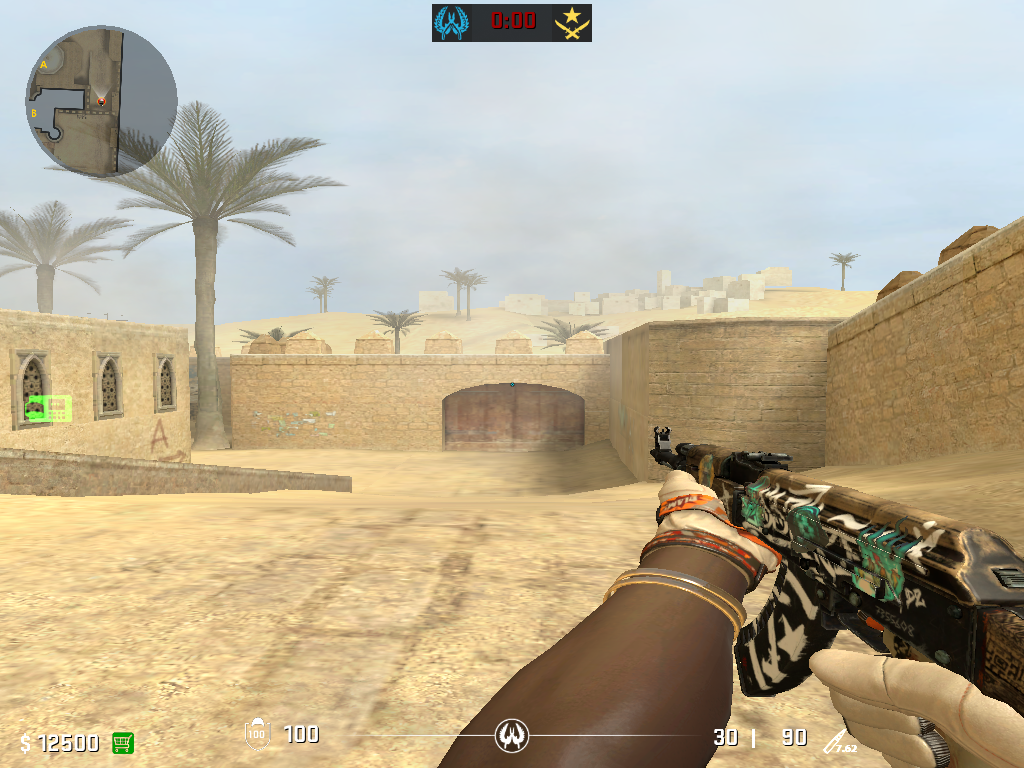Select the Counter-Terrorist team emblem

pos(451,22)
